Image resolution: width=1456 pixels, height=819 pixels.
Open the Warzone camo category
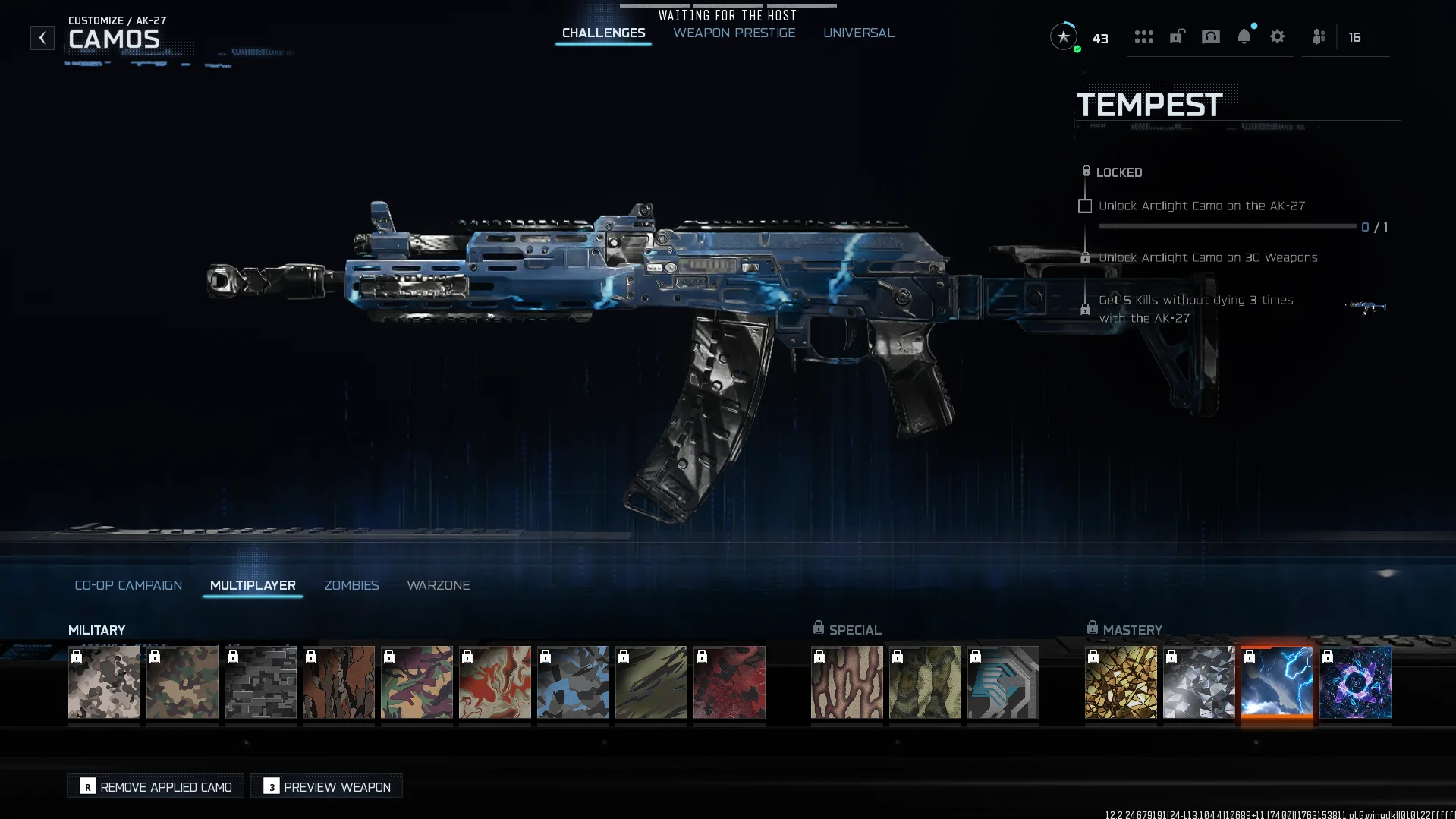click(438, 585)
